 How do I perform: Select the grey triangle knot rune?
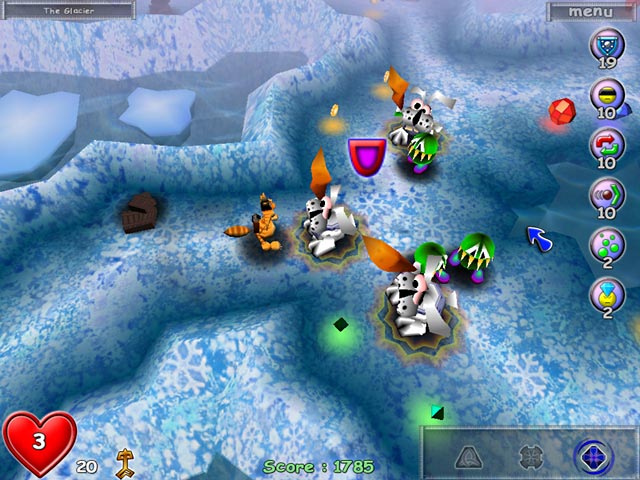click(x=469, y=456)
